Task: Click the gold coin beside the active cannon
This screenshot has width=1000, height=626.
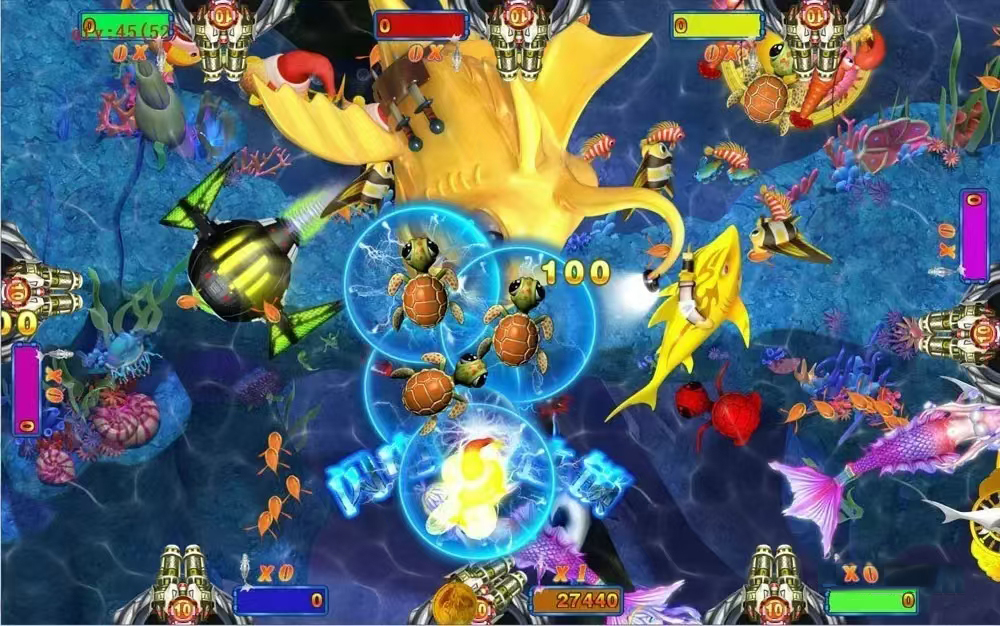Action: pyautogui.click(x=455, y=604)
